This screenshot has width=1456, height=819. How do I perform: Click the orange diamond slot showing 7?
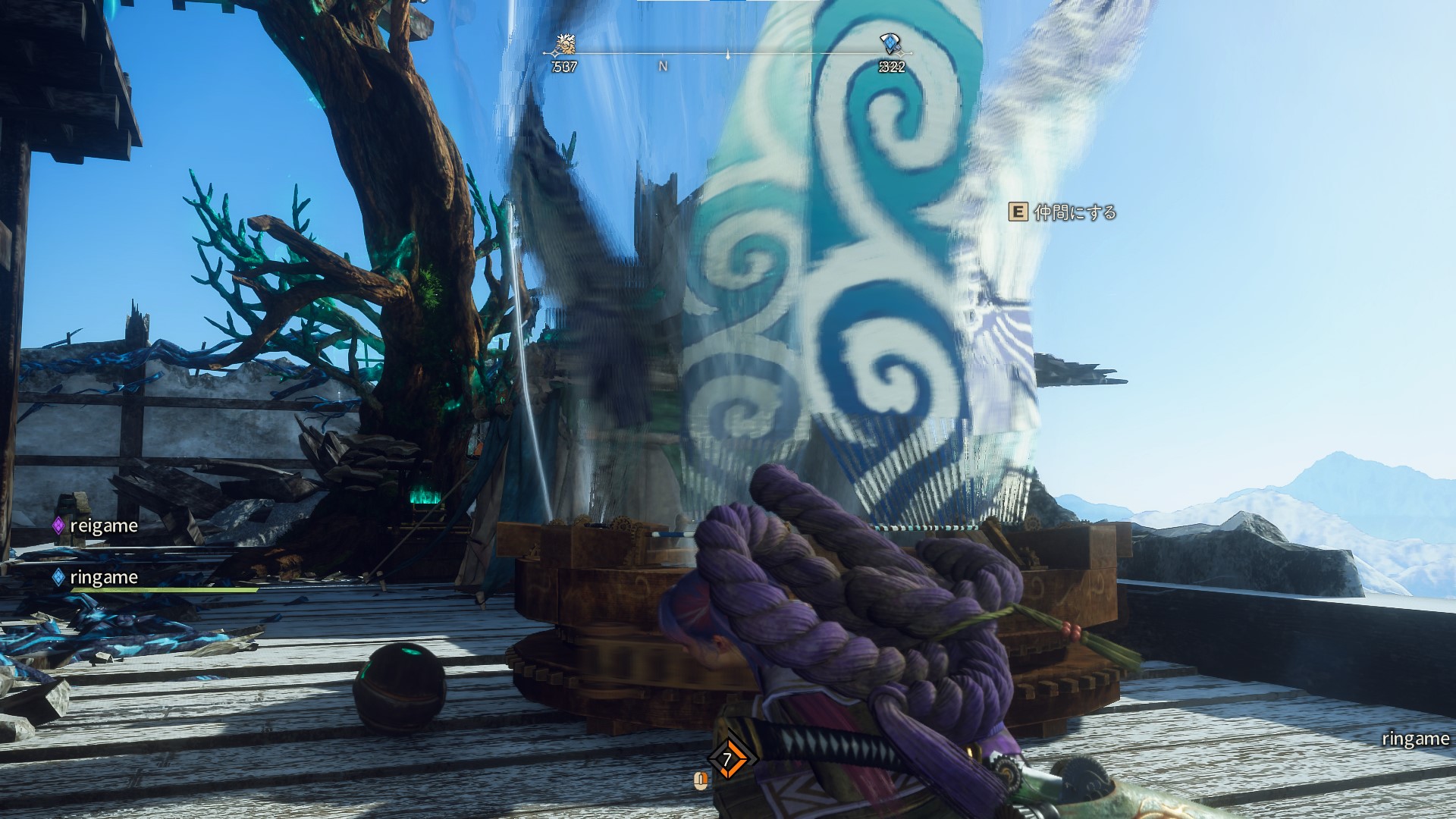[x=727, y=759]
